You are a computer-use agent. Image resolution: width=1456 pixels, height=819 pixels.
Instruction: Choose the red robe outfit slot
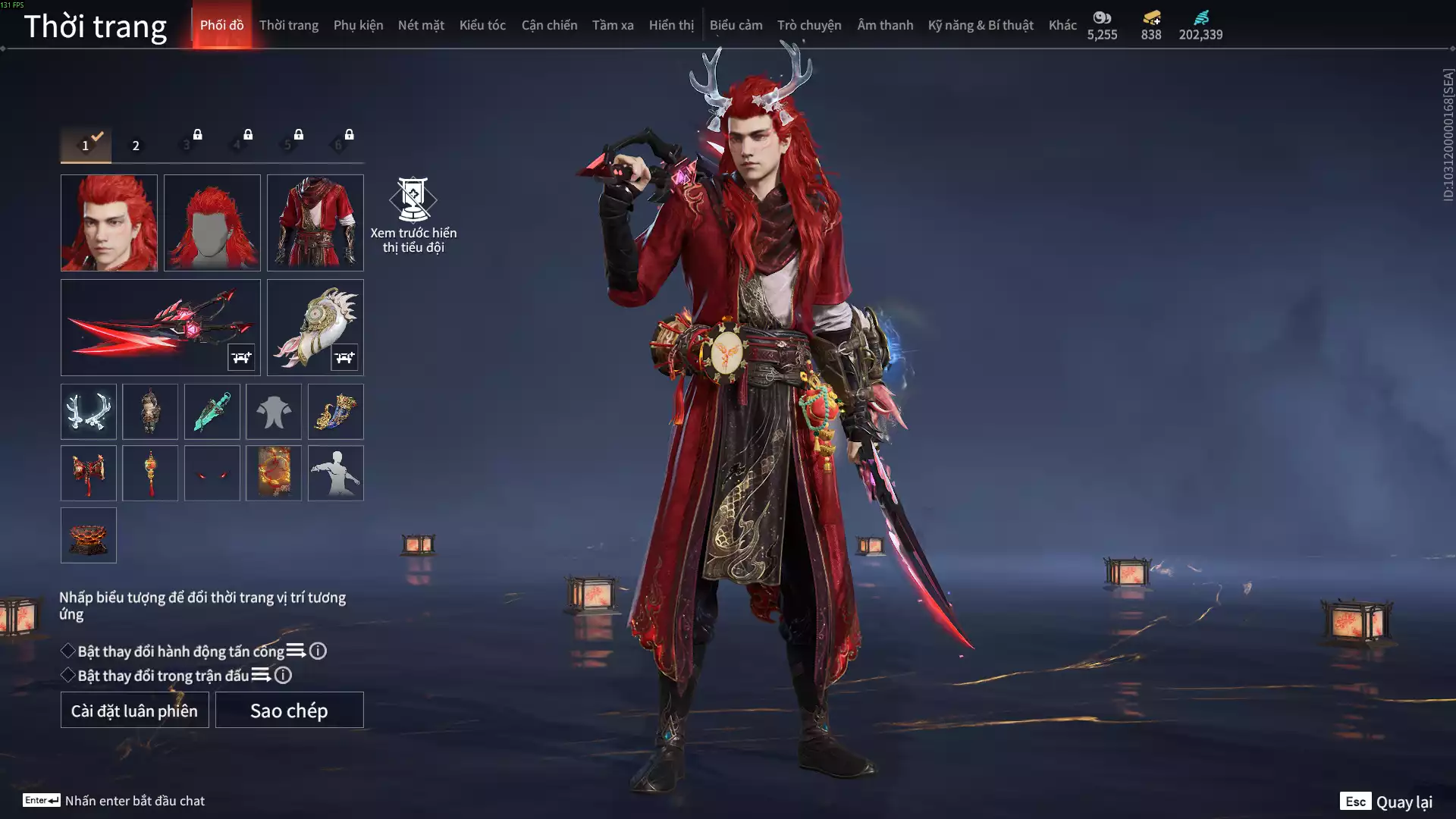coord(315,223)
